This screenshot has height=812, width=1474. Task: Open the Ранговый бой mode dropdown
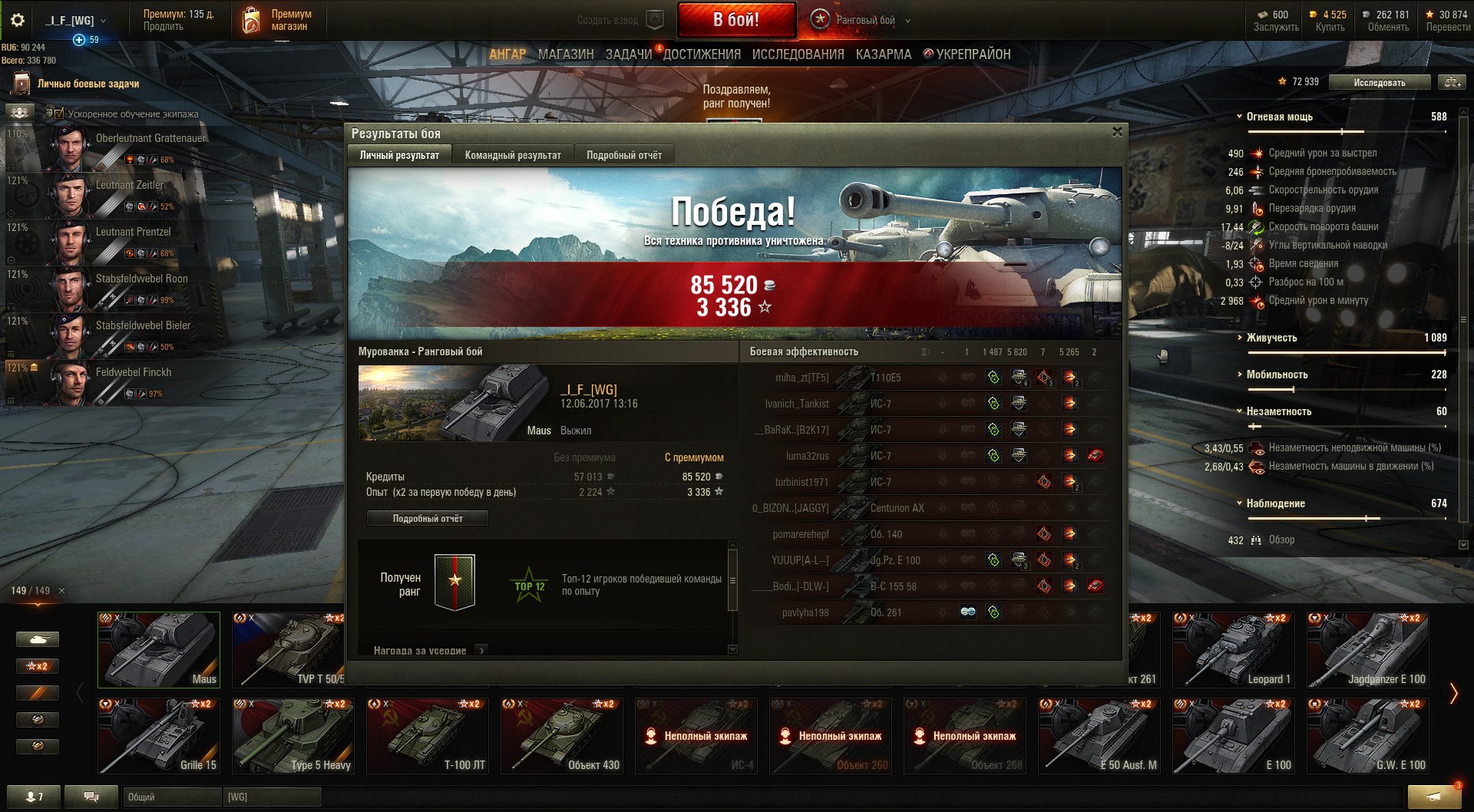[907, 21]
